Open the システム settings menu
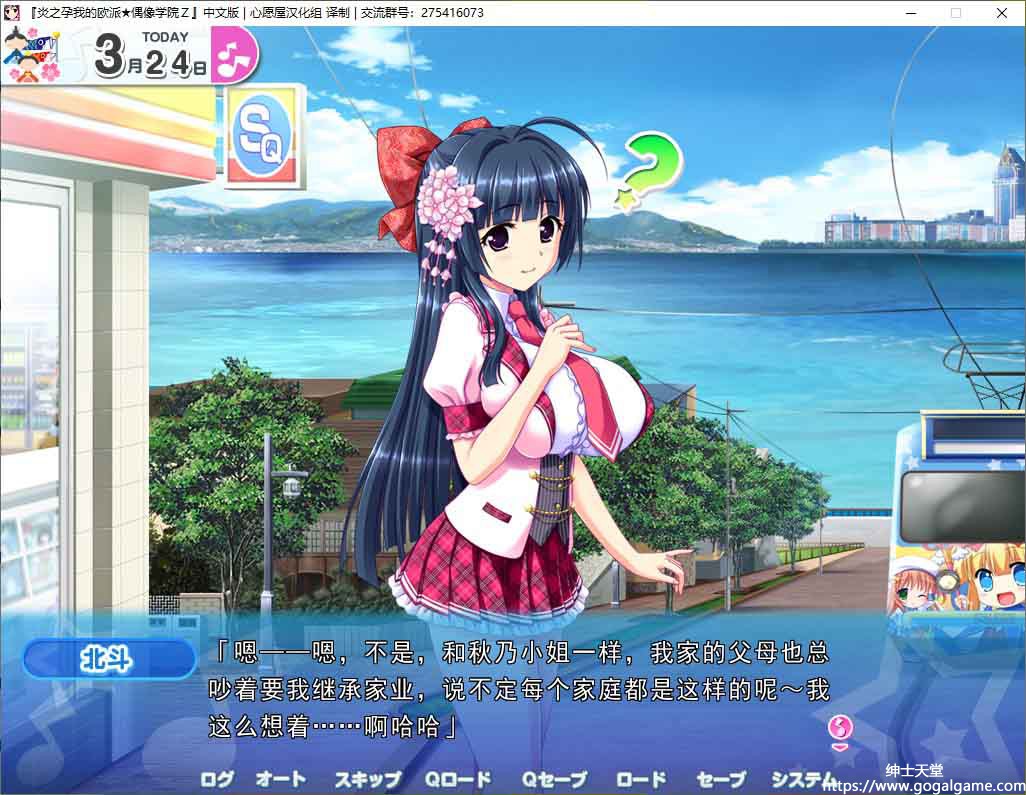The width and height of the screenshot is (1026, 795). 804,779
